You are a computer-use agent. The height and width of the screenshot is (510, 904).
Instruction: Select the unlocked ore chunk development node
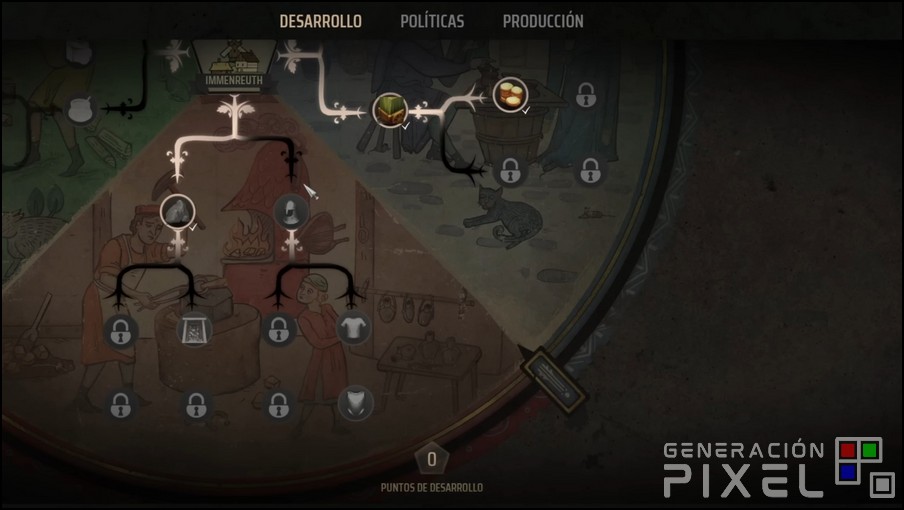pos(177,211)
